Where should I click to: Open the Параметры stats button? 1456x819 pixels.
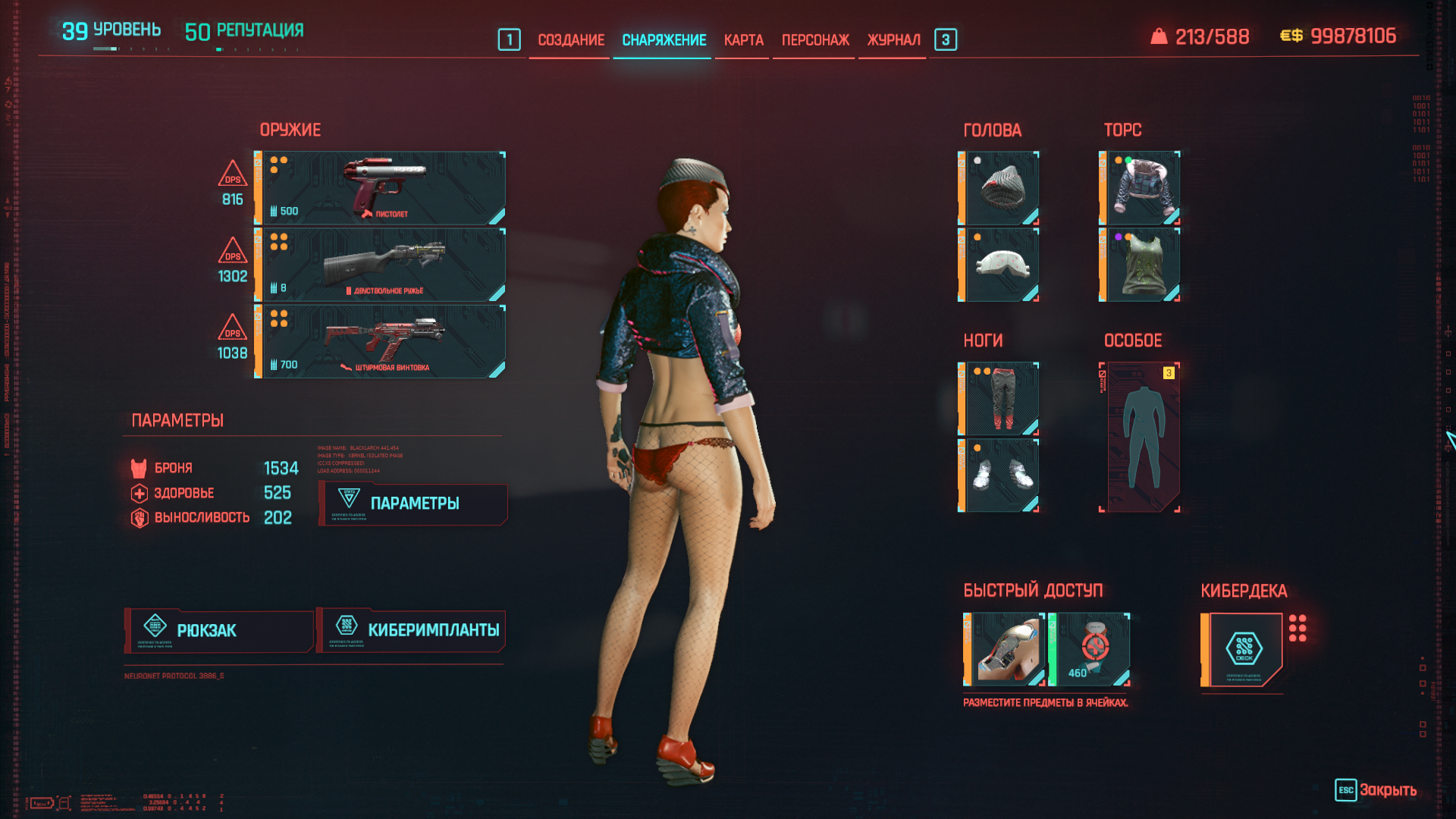click(414, 504)
